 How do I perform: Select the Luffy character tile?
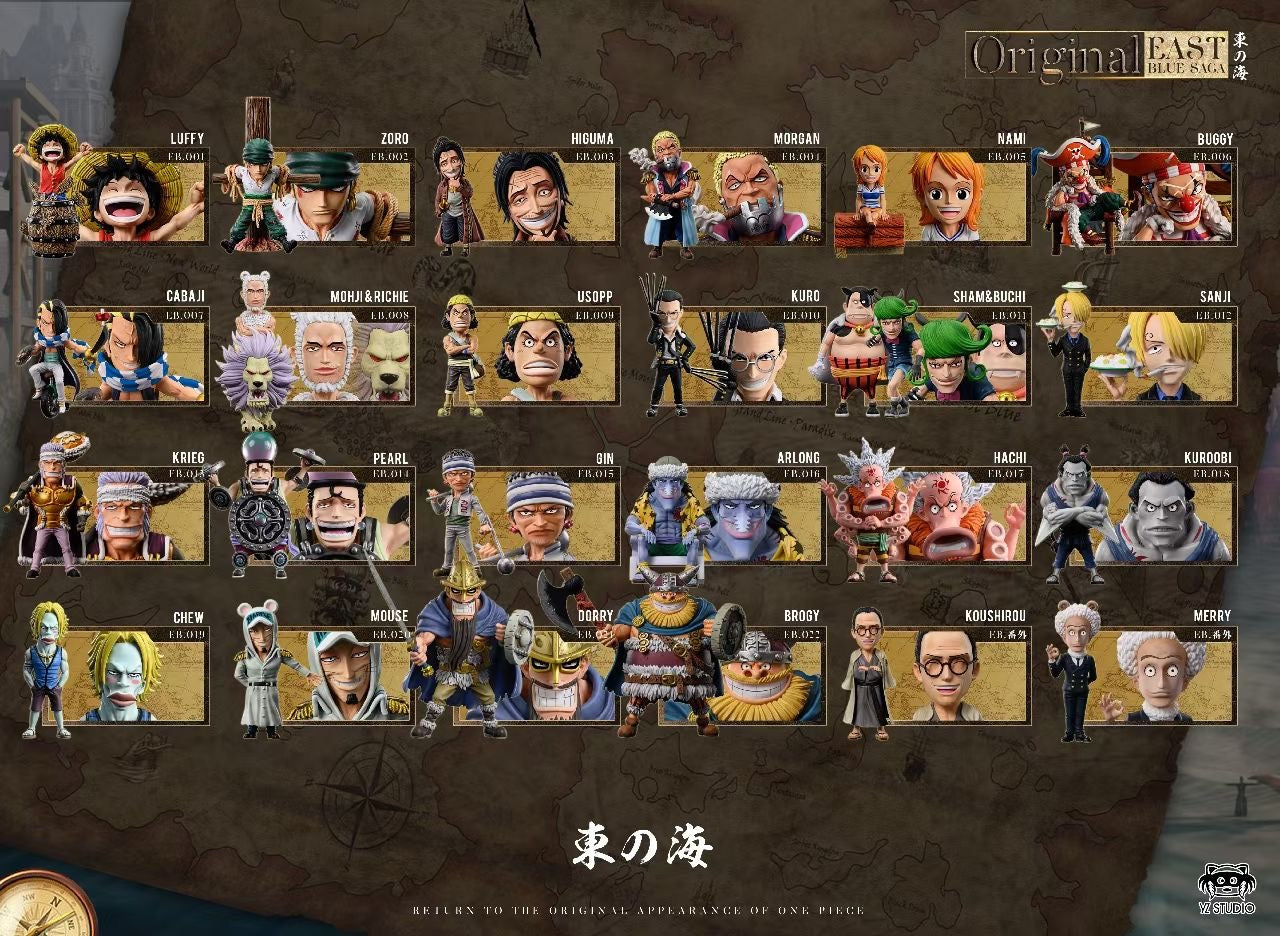point(130,196)
